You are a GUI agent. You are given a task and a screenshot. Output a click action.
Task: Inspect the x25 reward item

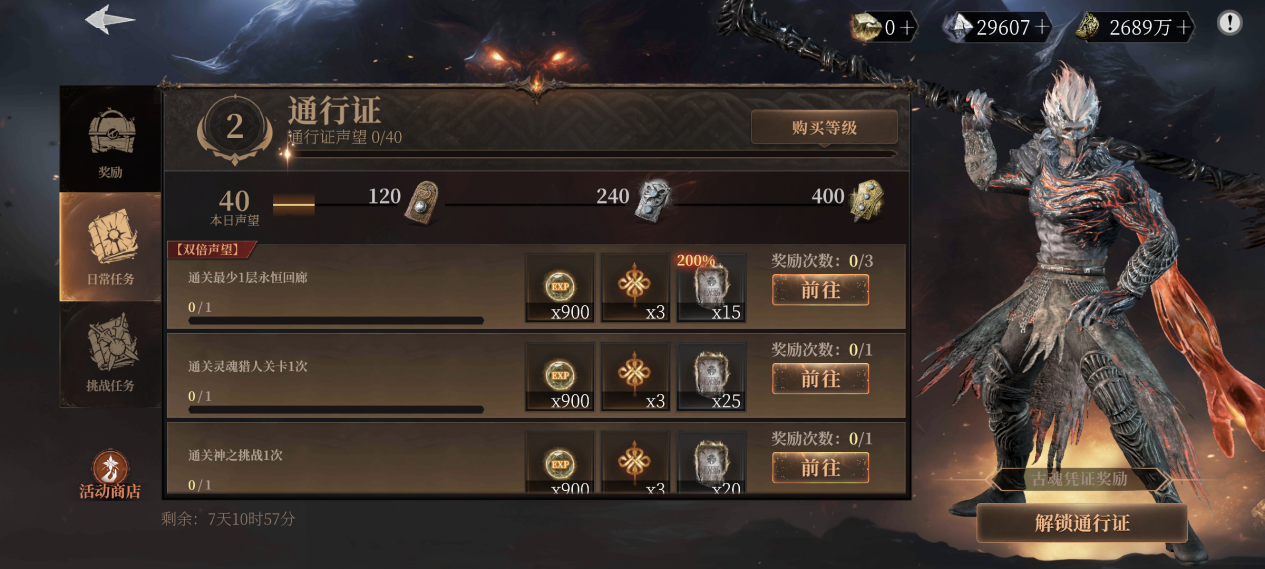(x=712, y=377)
